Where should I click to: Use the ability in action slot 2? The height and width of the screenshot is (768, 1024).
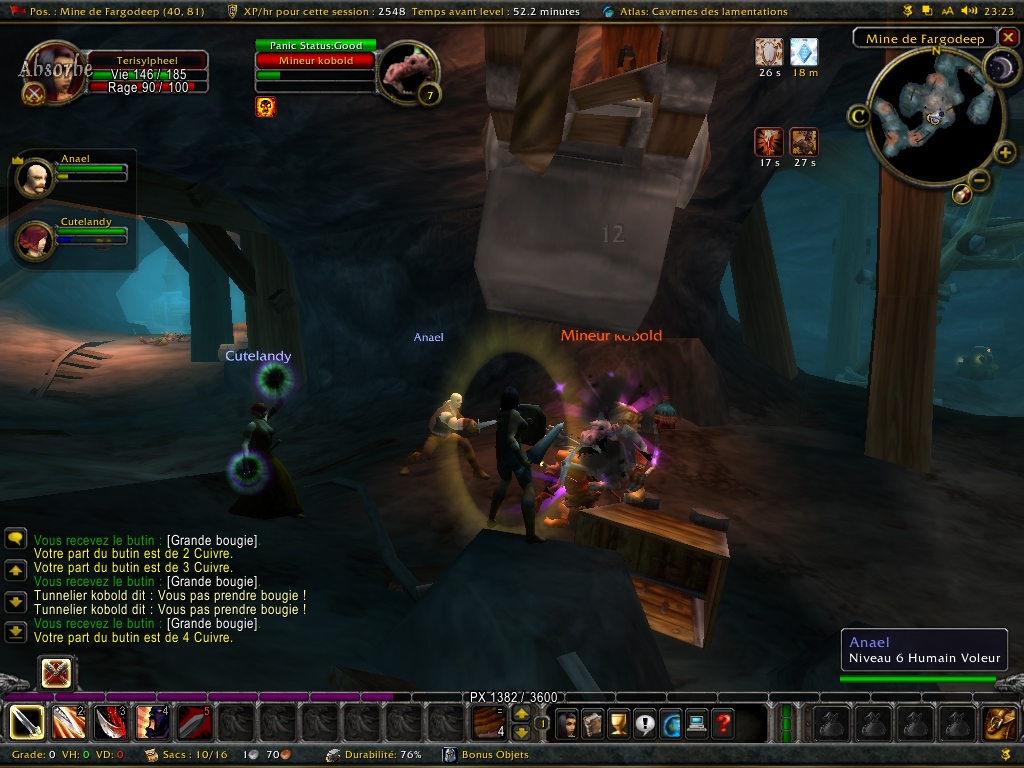point(69,722)
